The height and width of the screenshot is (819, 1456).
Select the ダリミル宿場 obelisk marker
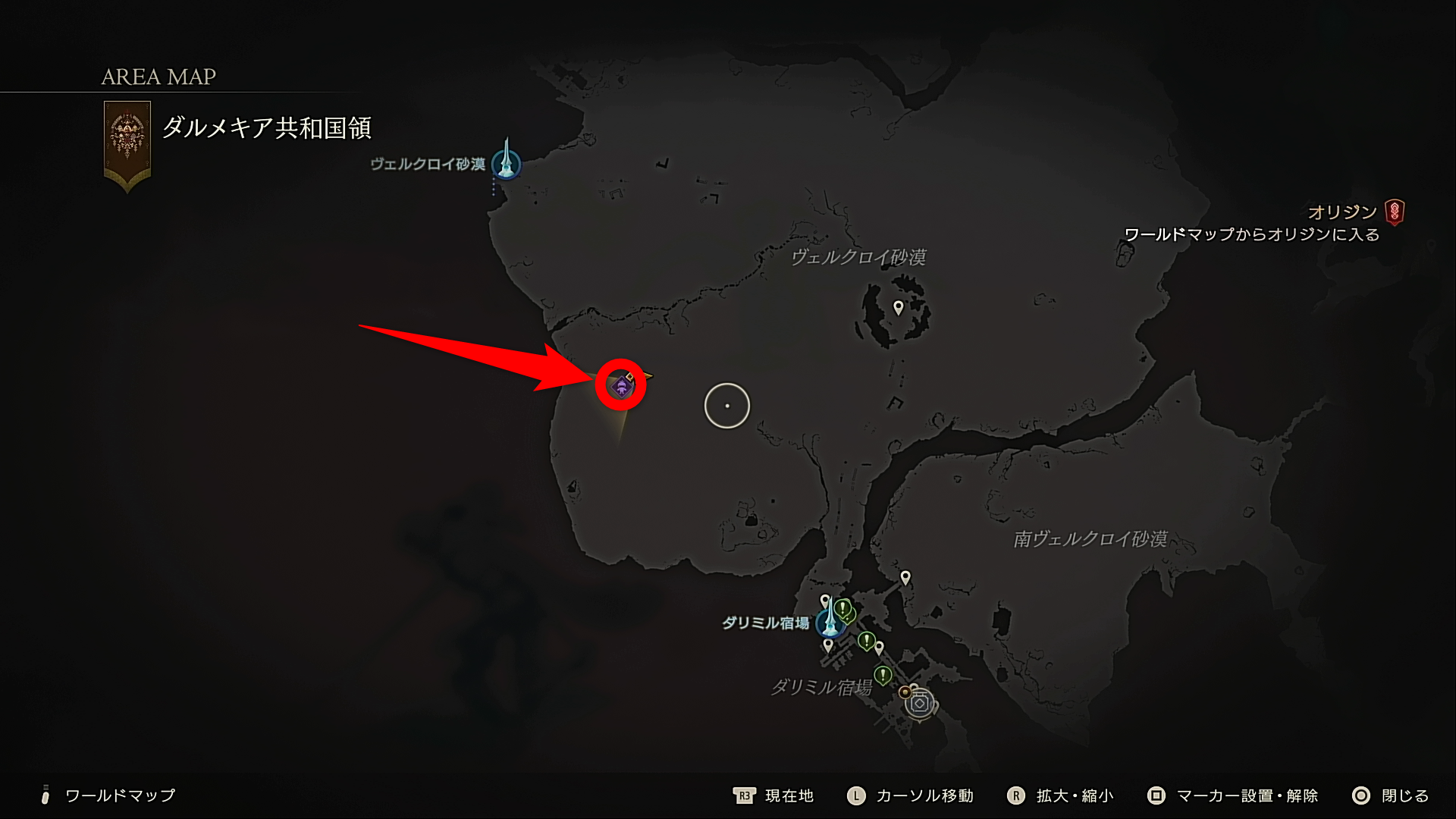[x=830, y=621]
